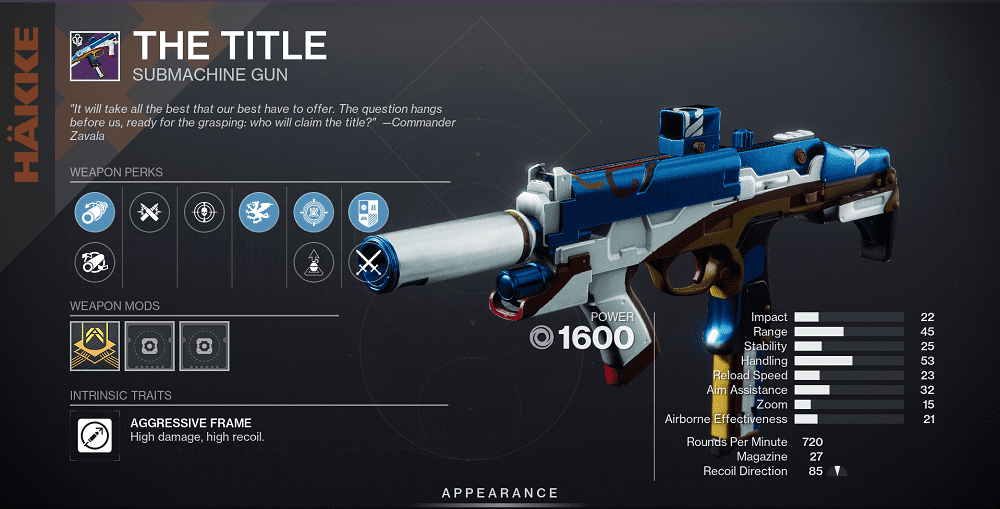Viewport: 1000px width, 509px height.
Task: Select the crossed bullets magazine perk
Action: (x=150, y=211)
